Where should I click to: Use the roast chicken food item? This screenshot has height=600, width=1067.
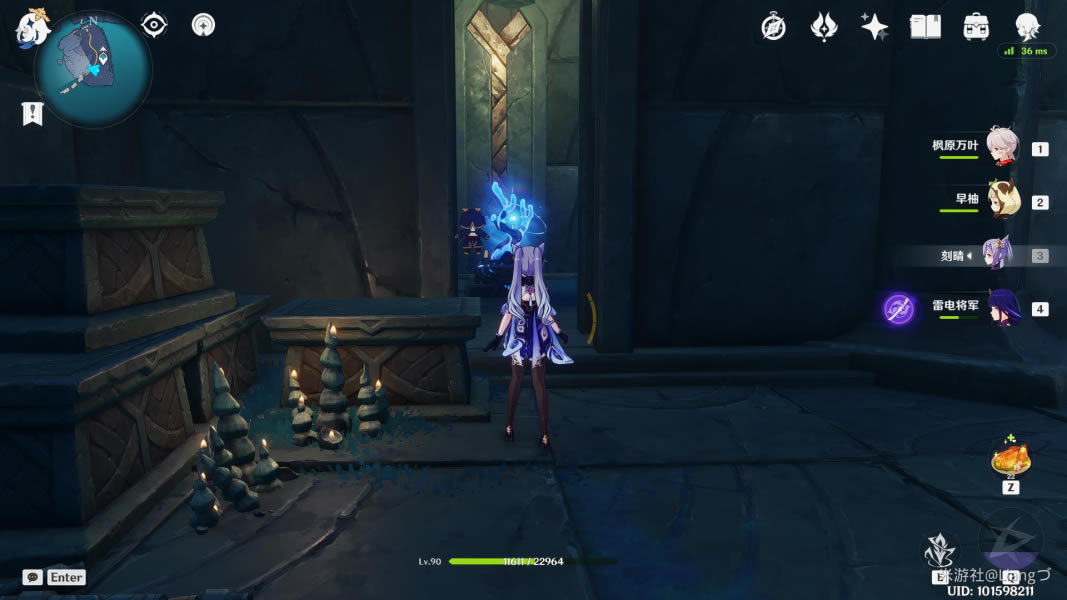click(1009, 461)
